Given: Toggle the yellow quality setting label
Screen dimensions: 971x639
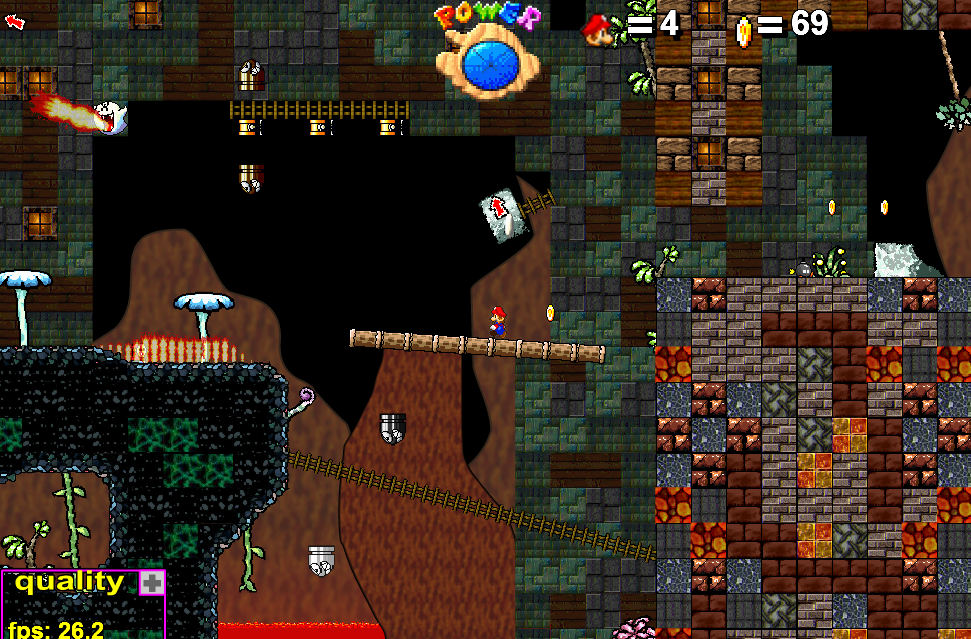Looking at the screenshot, I should 70,582.
